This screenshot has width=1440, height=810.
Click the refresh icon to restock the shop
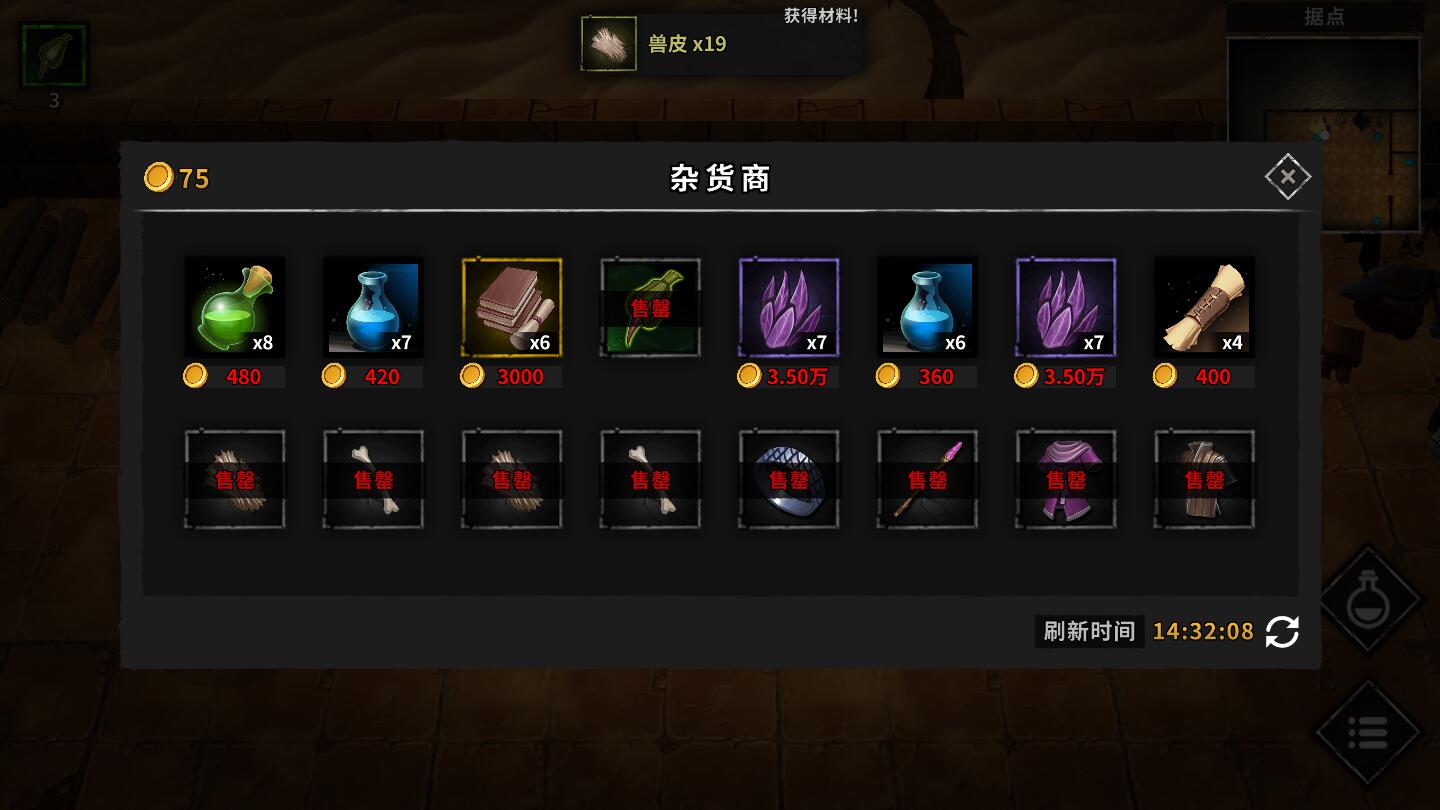coord(1282,632)
